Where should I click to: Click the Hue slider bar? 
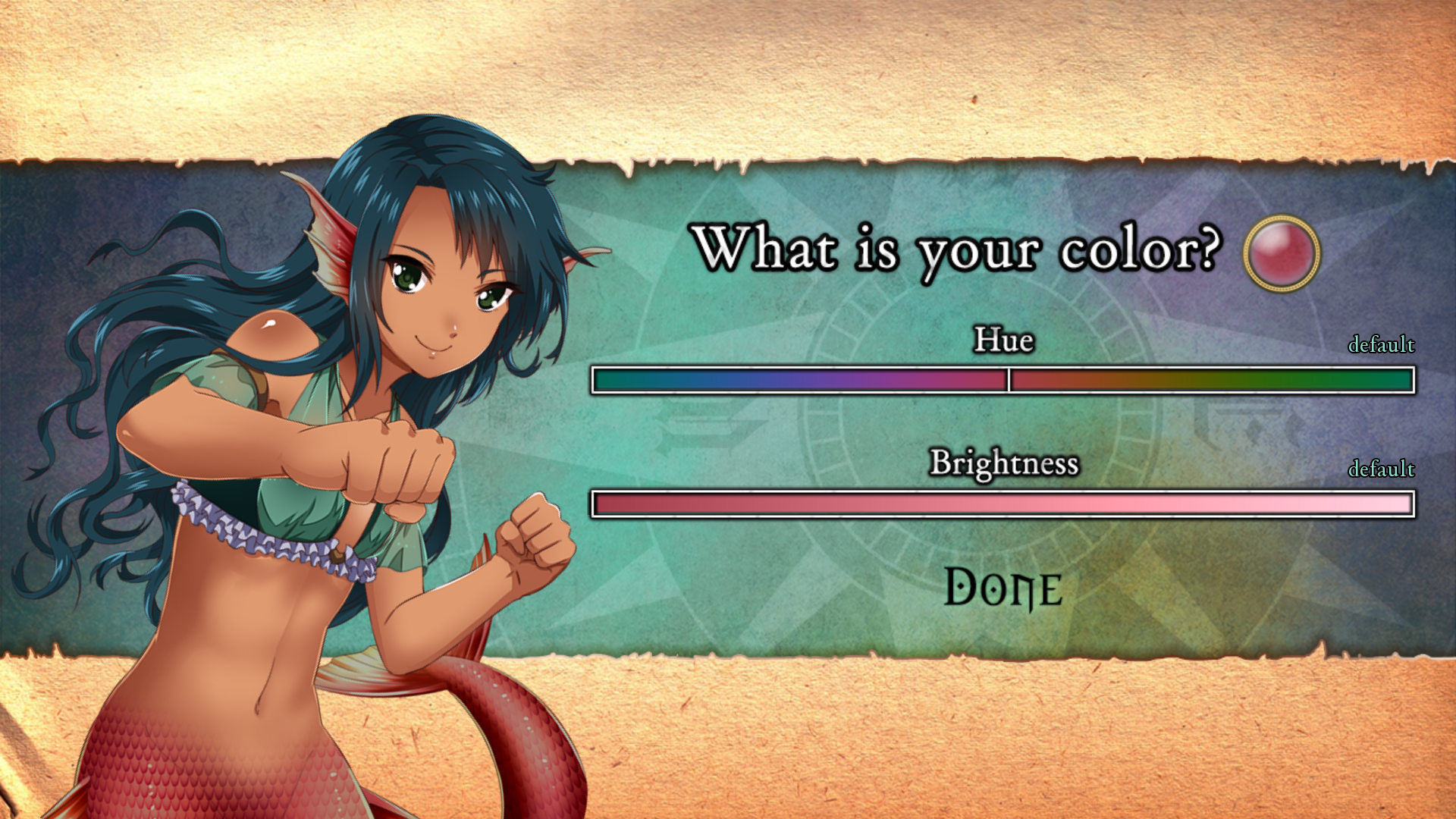click(x=1003, y=380)
